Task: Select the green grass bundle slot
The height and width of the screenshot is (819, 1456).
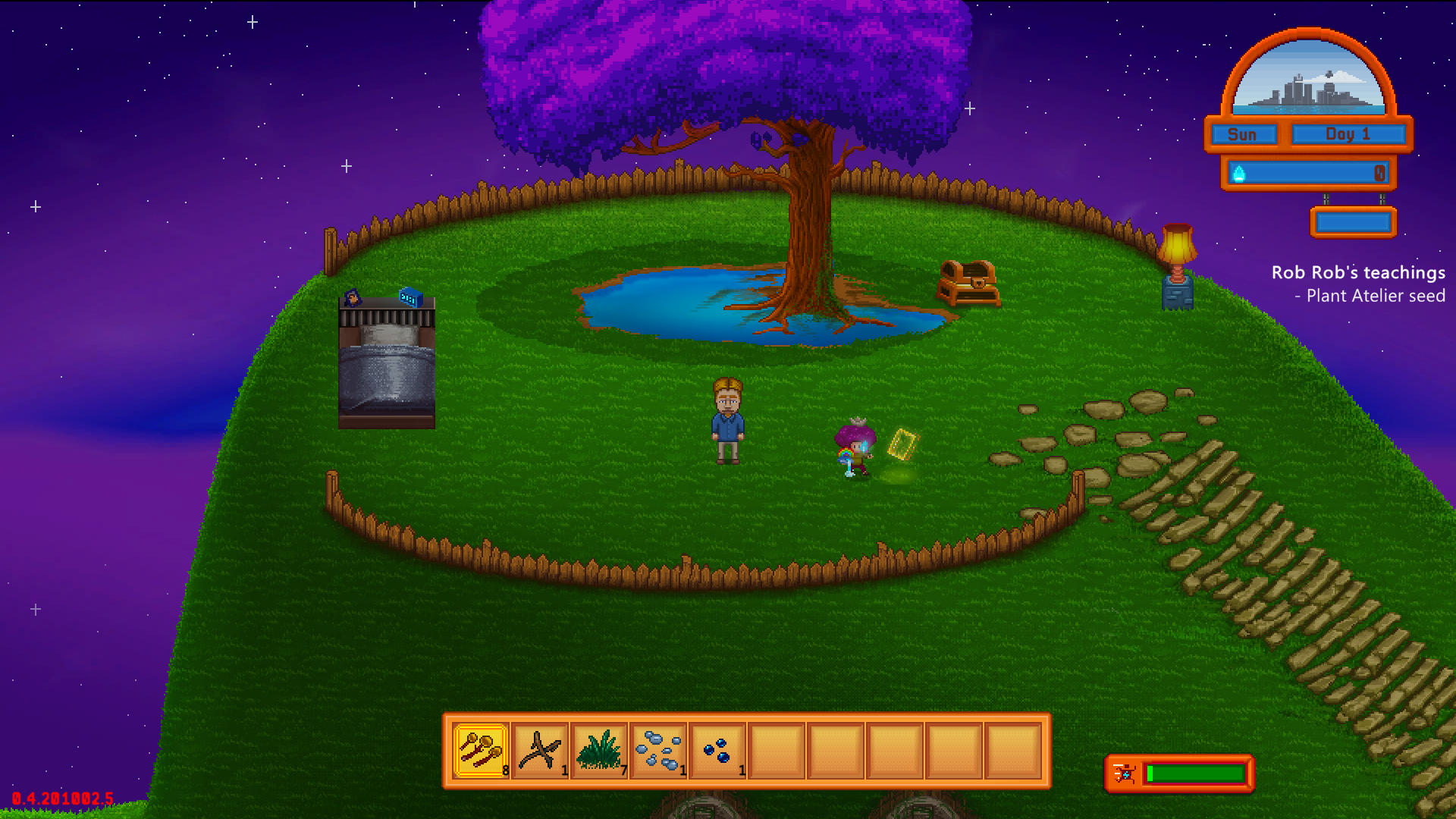Action: coord(599,751)
